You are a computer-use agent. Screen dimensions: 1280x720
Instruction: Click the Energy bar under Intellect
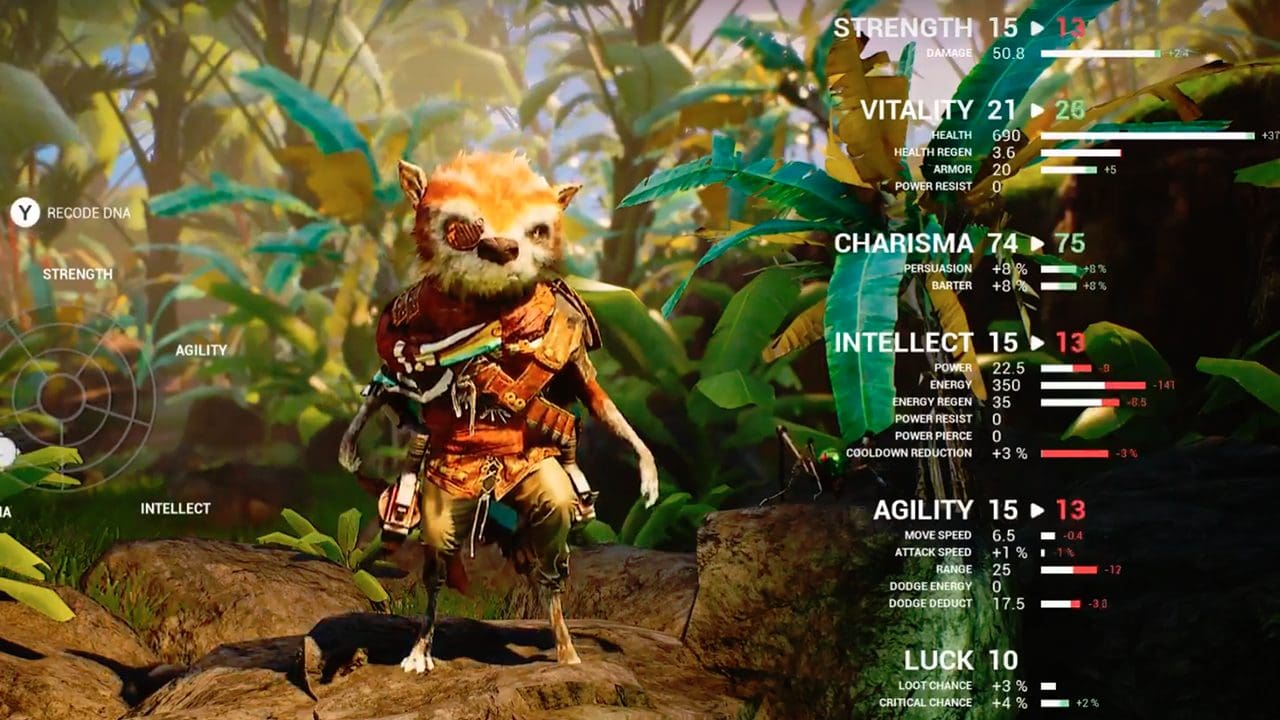[1095, 383]
